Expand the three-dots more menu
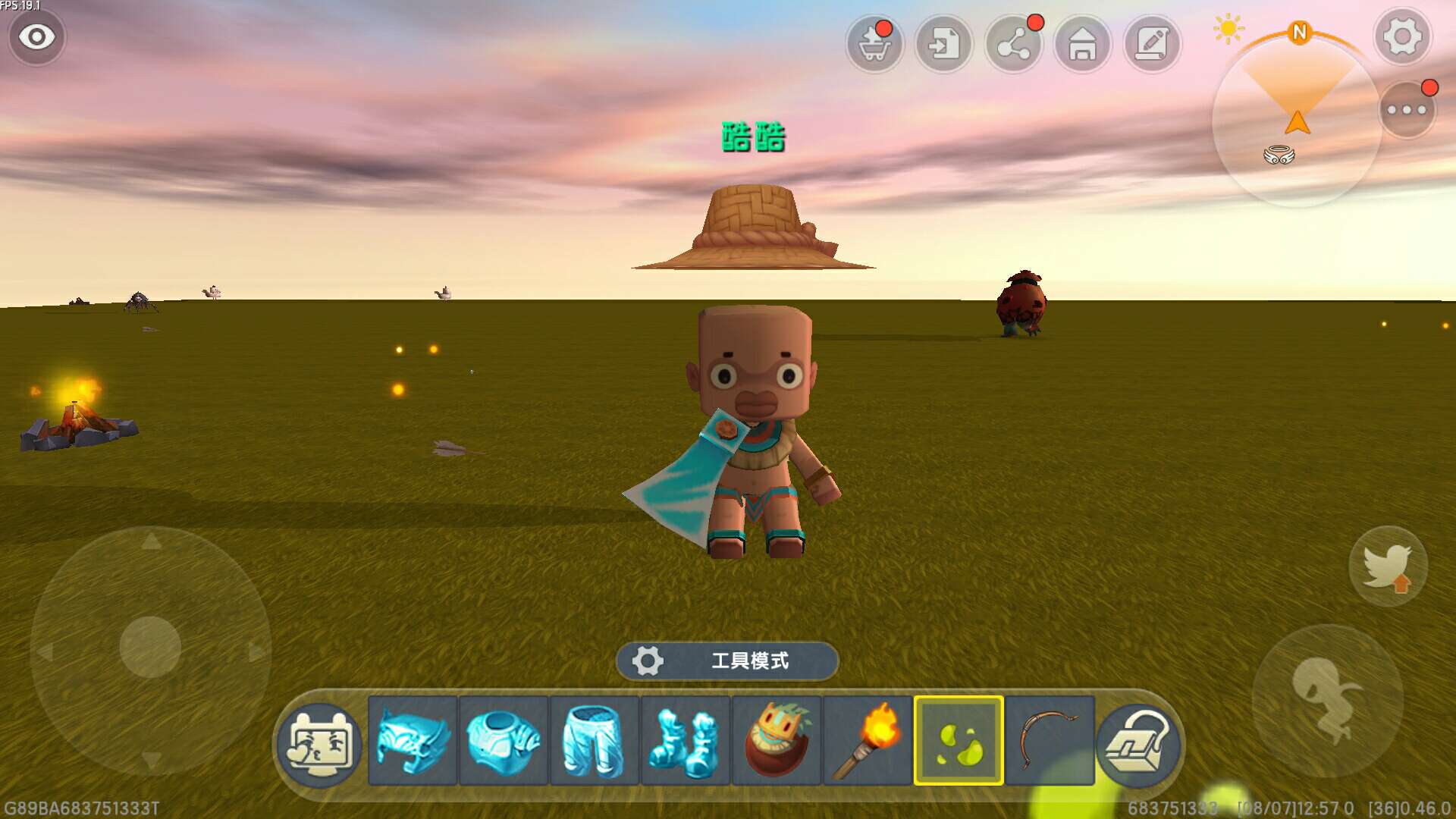 click(x=1407, y=110)
